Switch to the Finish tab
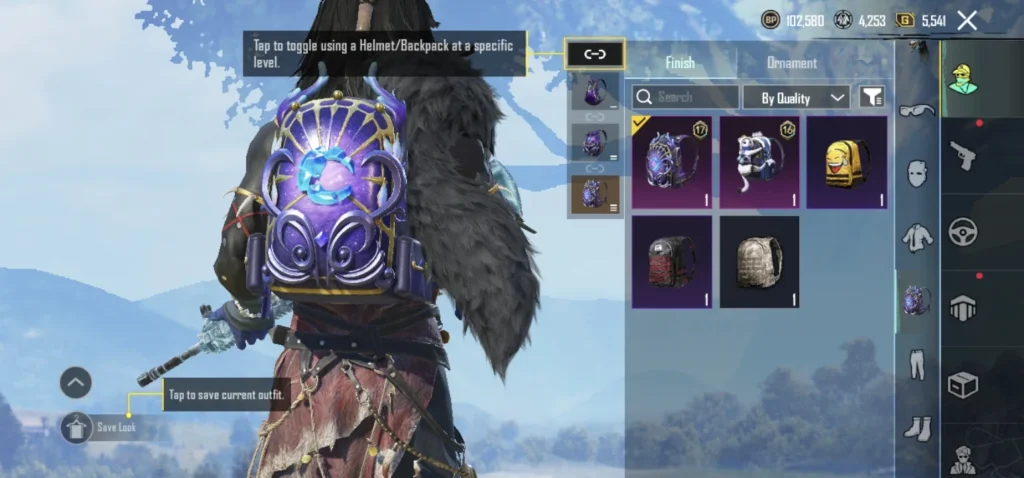 [679, 63]
